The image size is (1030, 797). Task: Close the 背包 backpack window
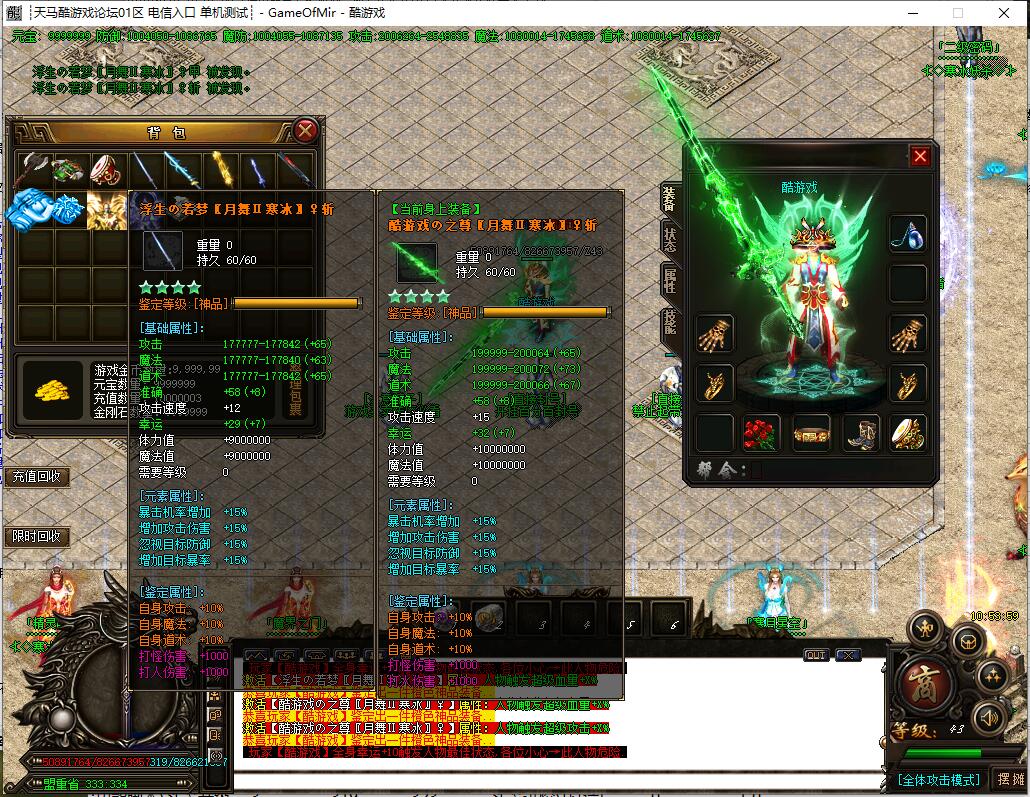click(x=306, y=131)
